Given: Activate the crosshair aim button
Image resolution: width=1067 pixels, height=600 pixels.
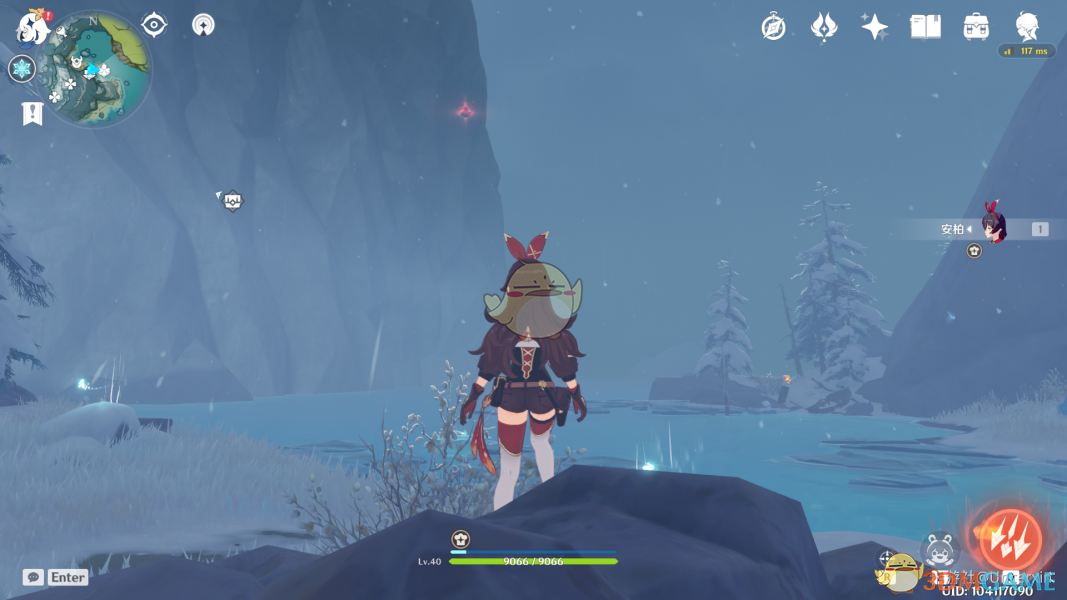Looking at the screenshot, I should pyautogui.click(x=887, y=558).
